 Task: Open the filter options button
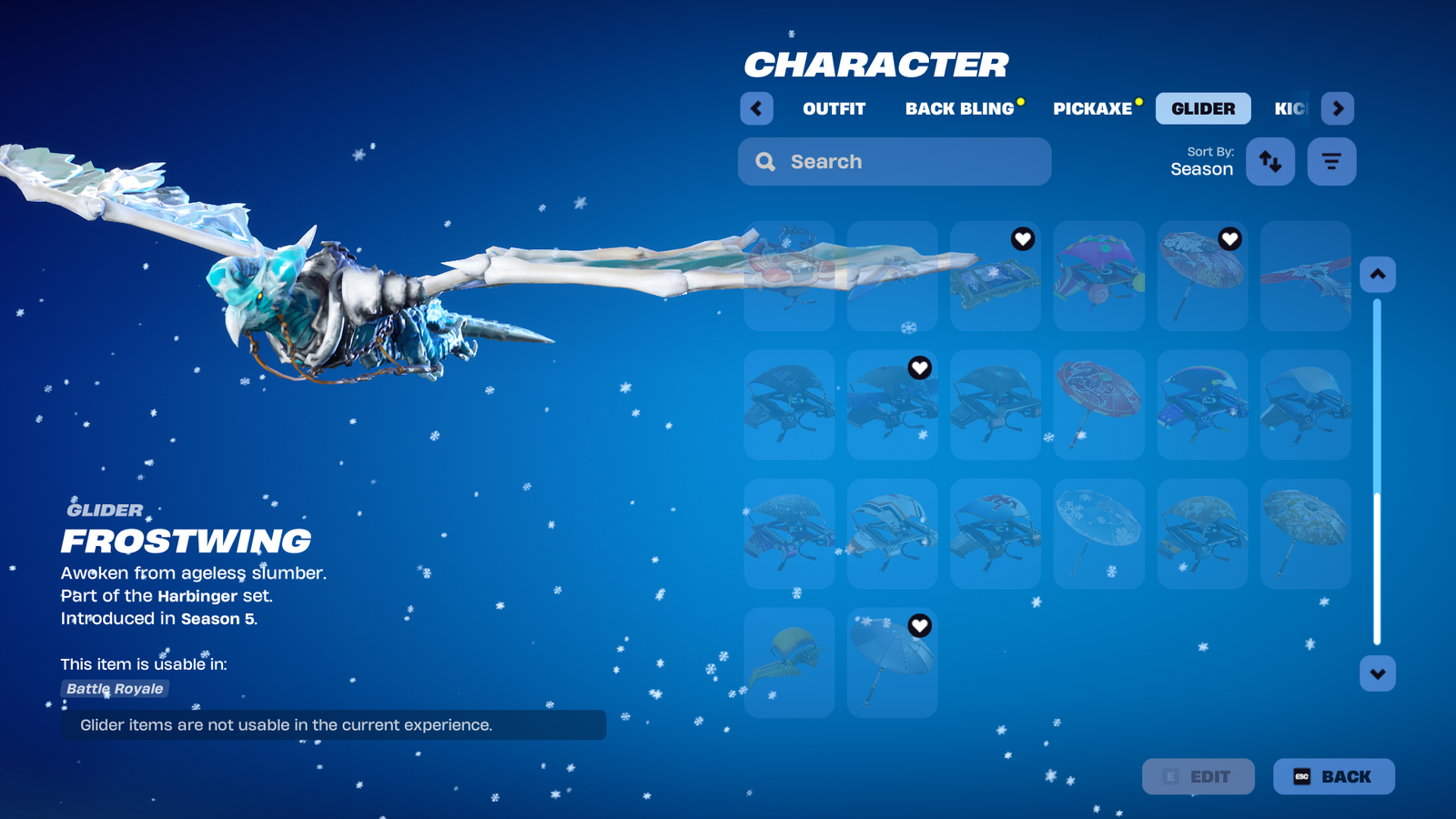pos(1331,162)
